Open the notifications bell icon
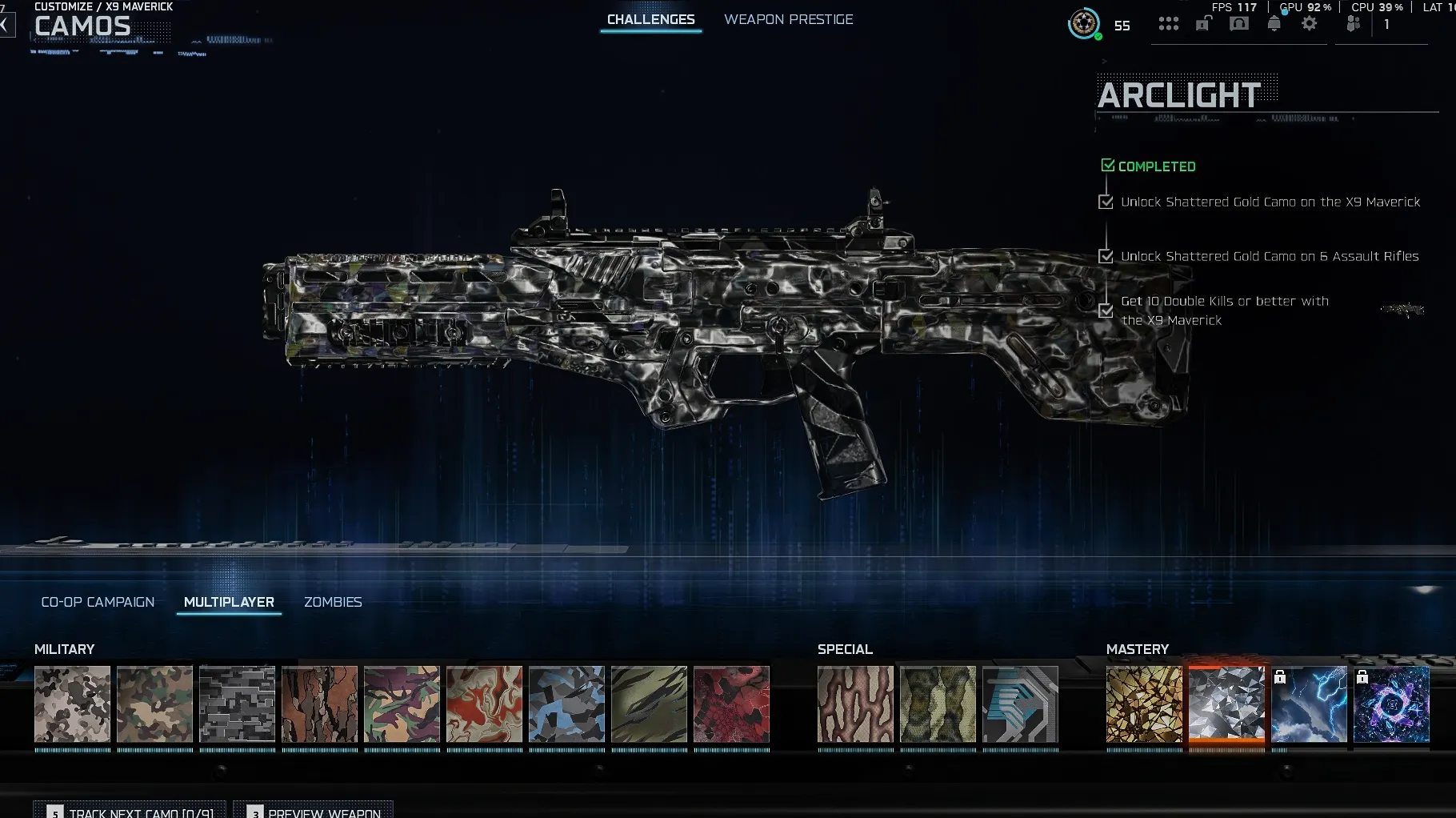This screenshot has width=1456, height=818. click(x=1274, y=24)
